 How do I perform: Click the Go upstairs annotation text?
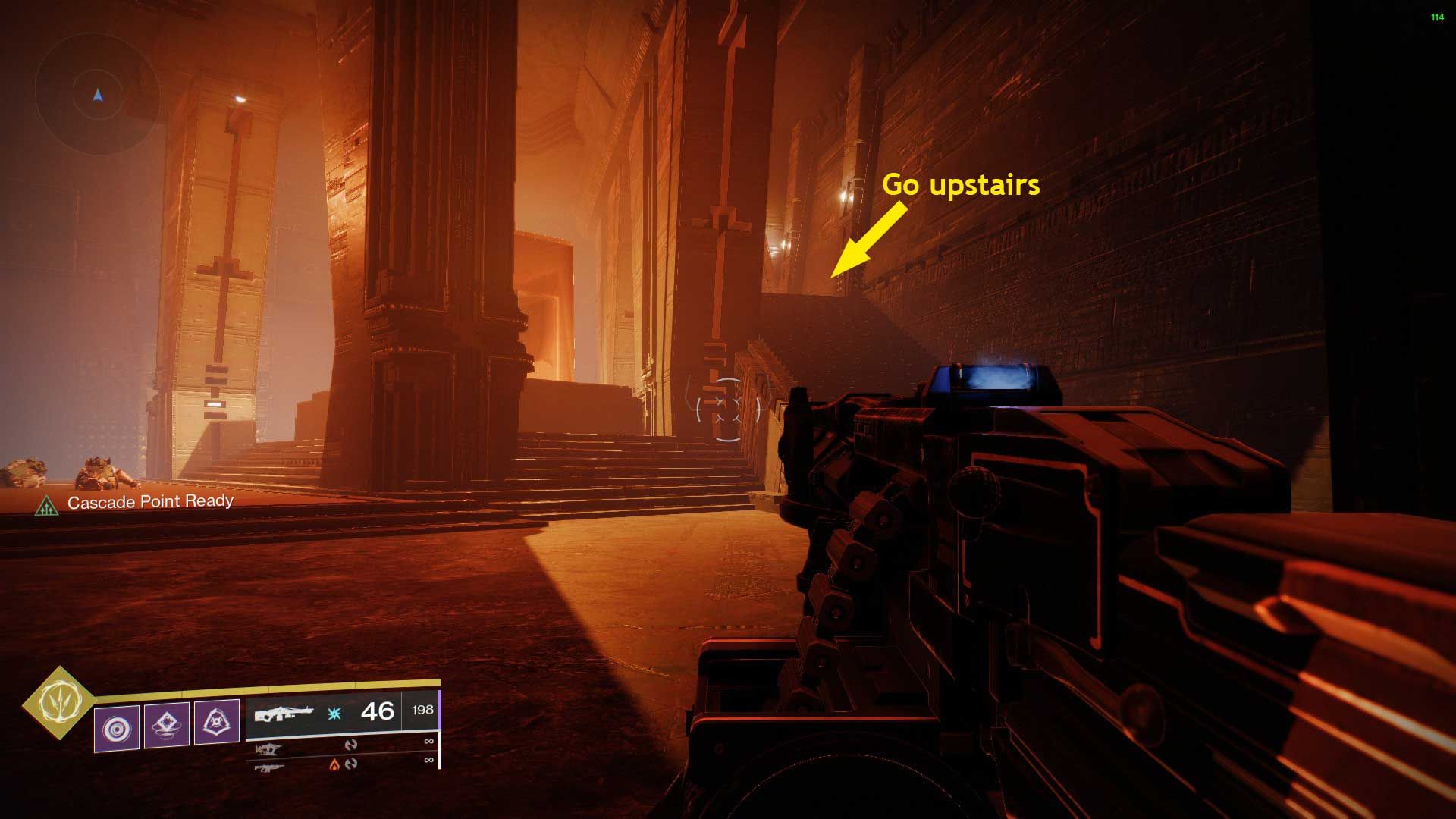pyautogui.click(x=964, y=185)
